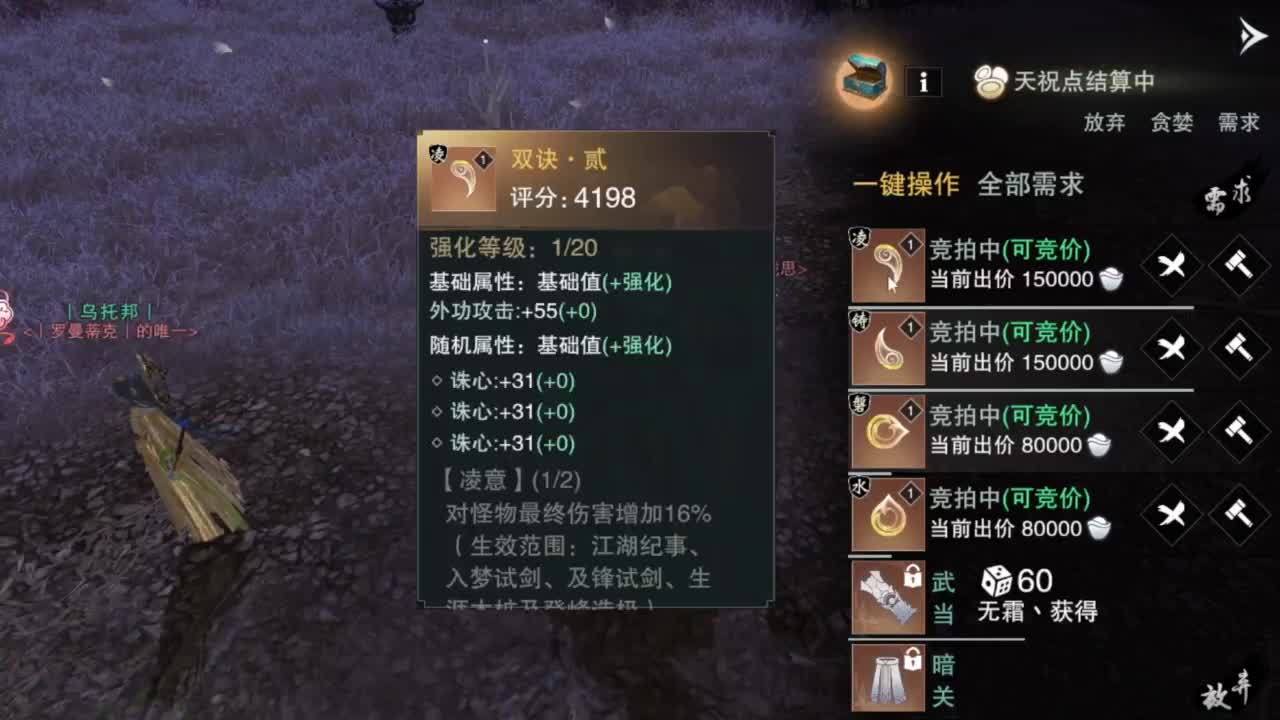Select the 磬 chime auction item icon
The width and height of the screenshot is (1280, 720).
(x=886, y=430)
